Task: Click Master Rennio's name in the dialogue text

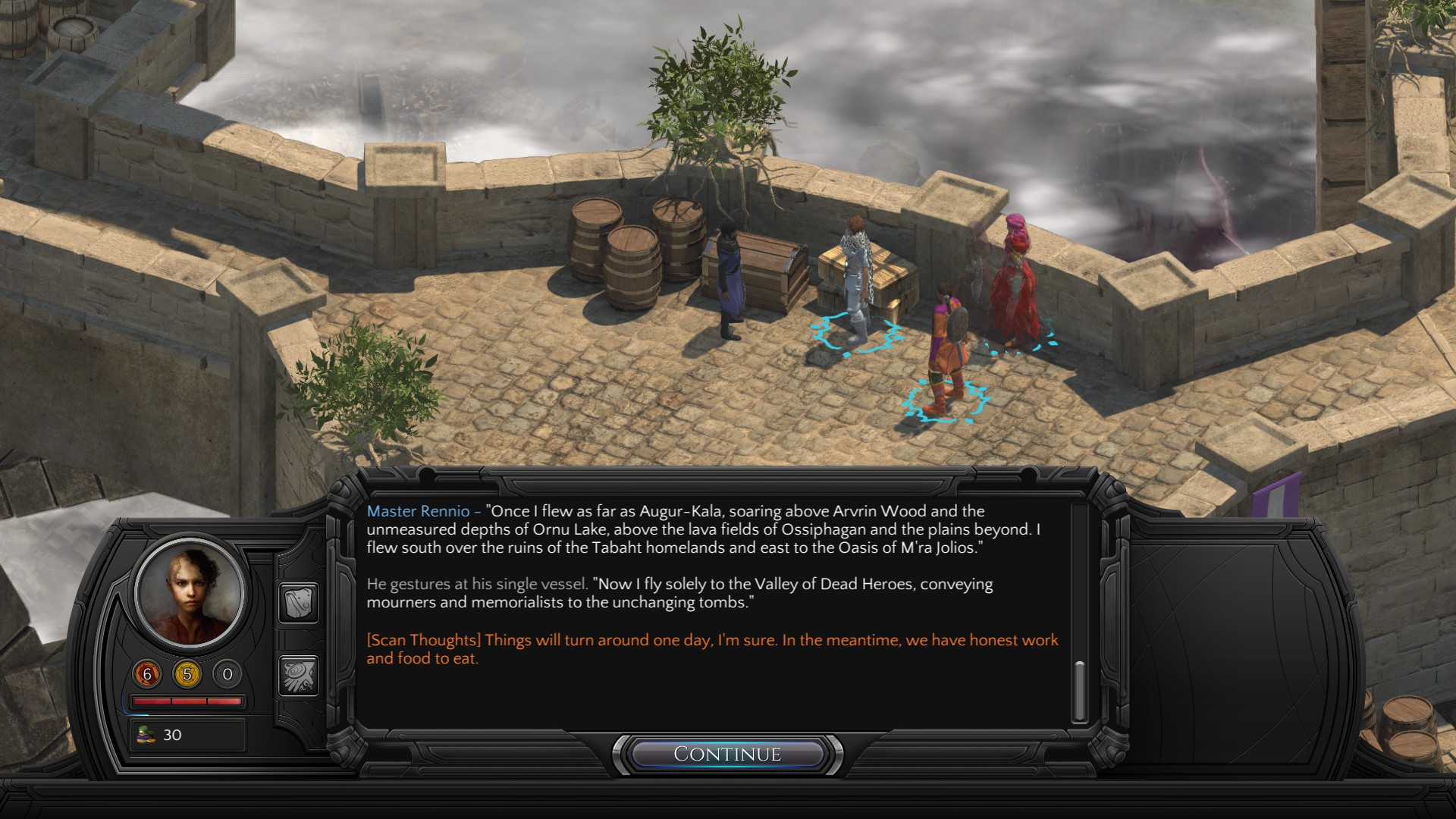Action: click(418, 510)
